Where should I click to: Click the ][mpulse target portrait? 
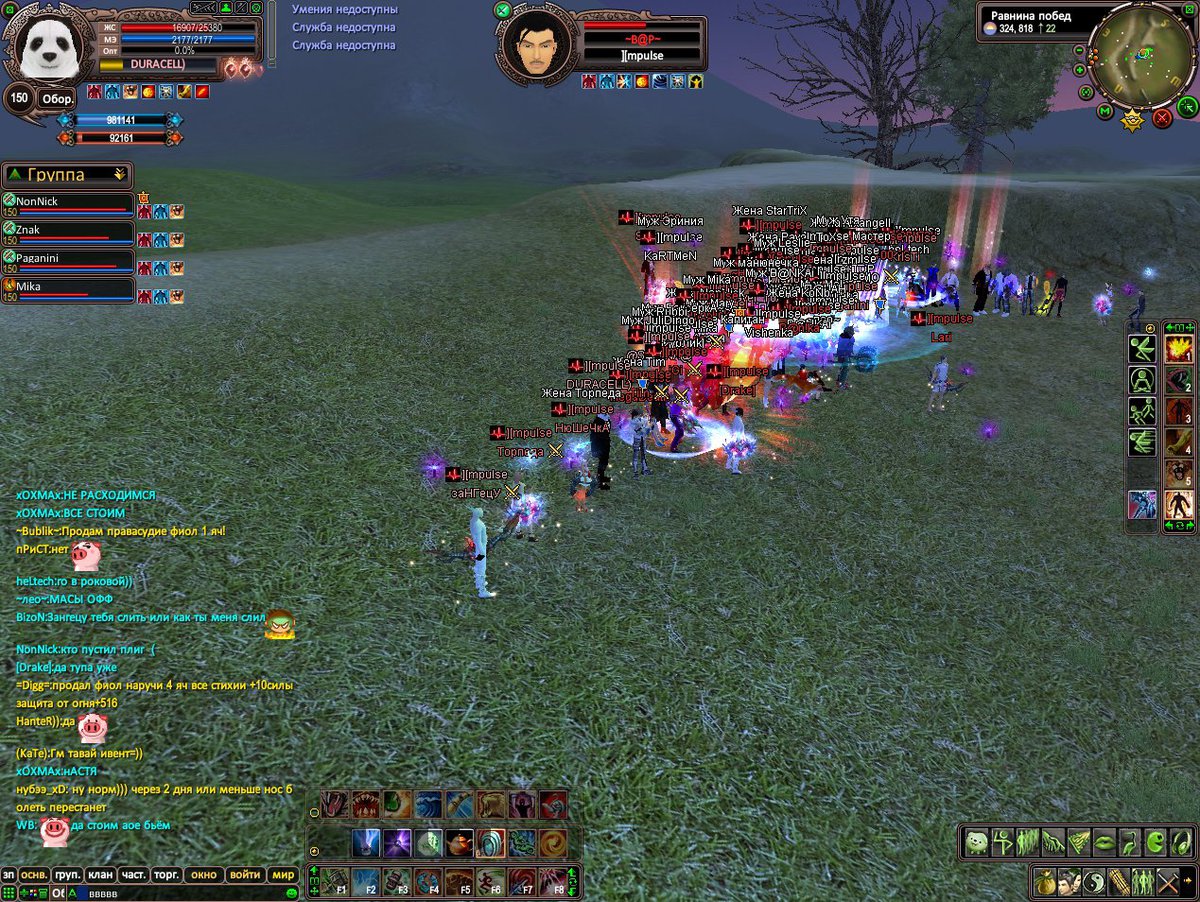click(x=539, y=44)
